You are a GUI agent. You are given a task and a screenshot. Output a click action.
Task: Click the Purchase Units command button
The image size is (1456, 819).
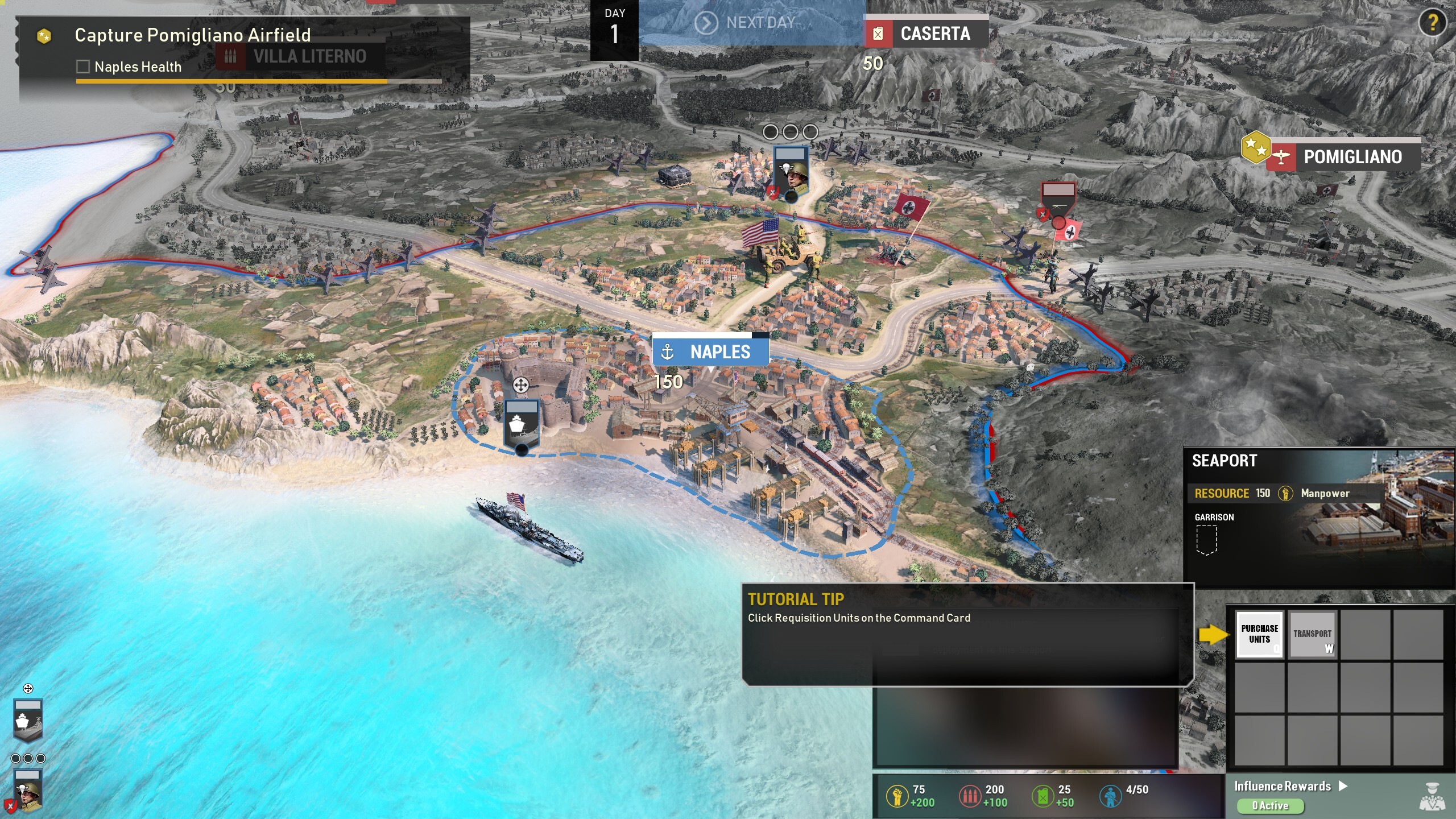pos(1259,634)
